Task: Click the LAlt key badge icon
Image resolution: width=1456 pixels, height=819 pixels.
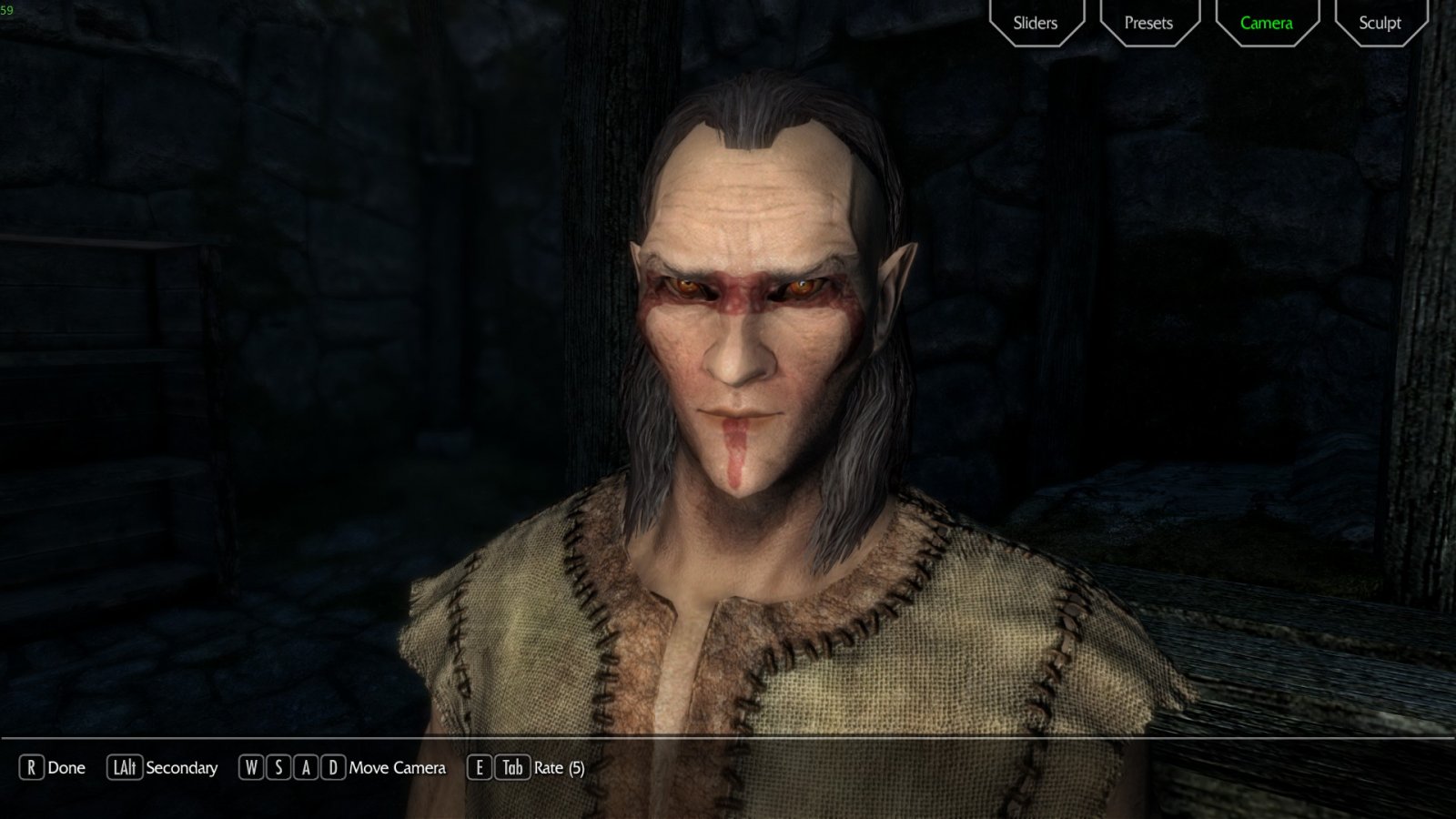Action: pyautogui.click(x=123, y=768)
